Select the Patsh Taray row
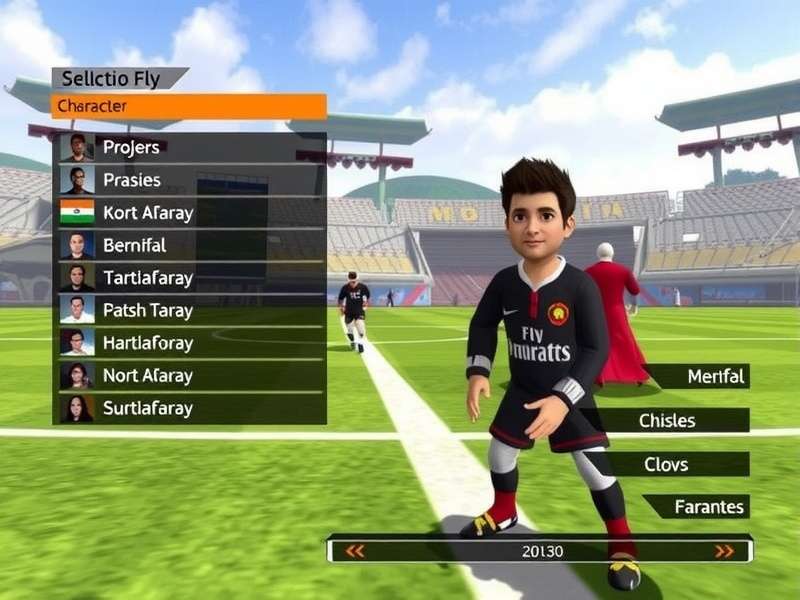This screenshot has width=800, height=600. 190,310
